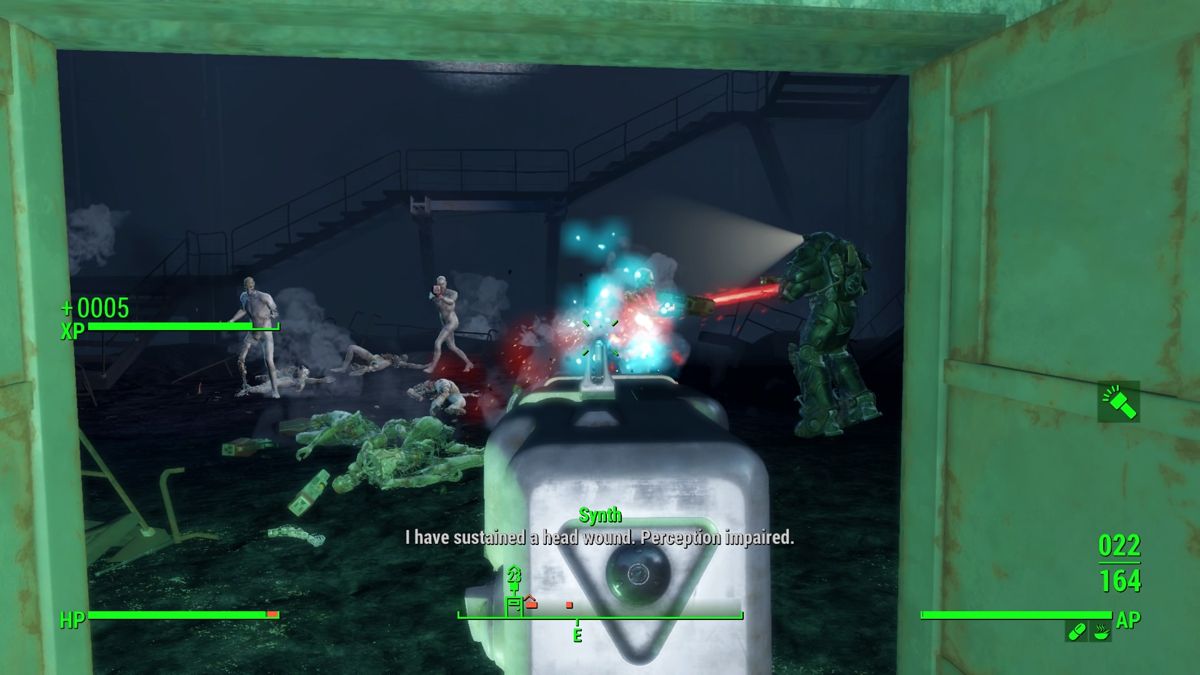Select the pill-shaped chem status icon
The height and width of the screenshot is (675, 1200).
[x=1076, y=631]
